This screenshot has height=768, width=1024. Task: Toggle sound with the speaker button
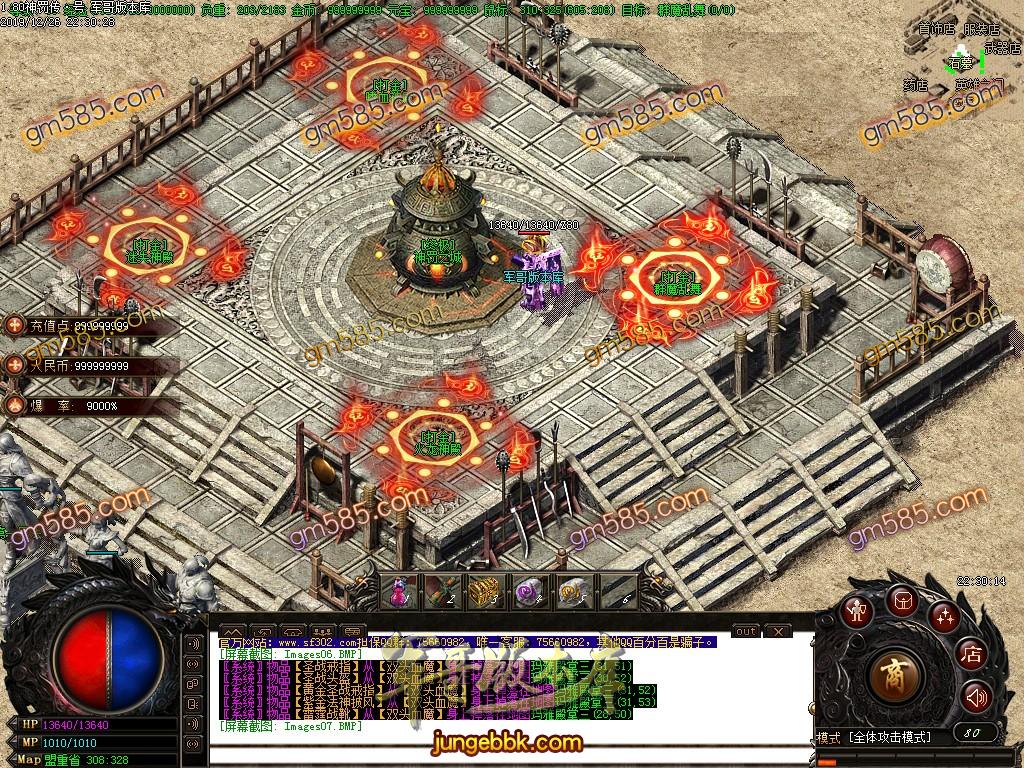click(x=975, y=696)
